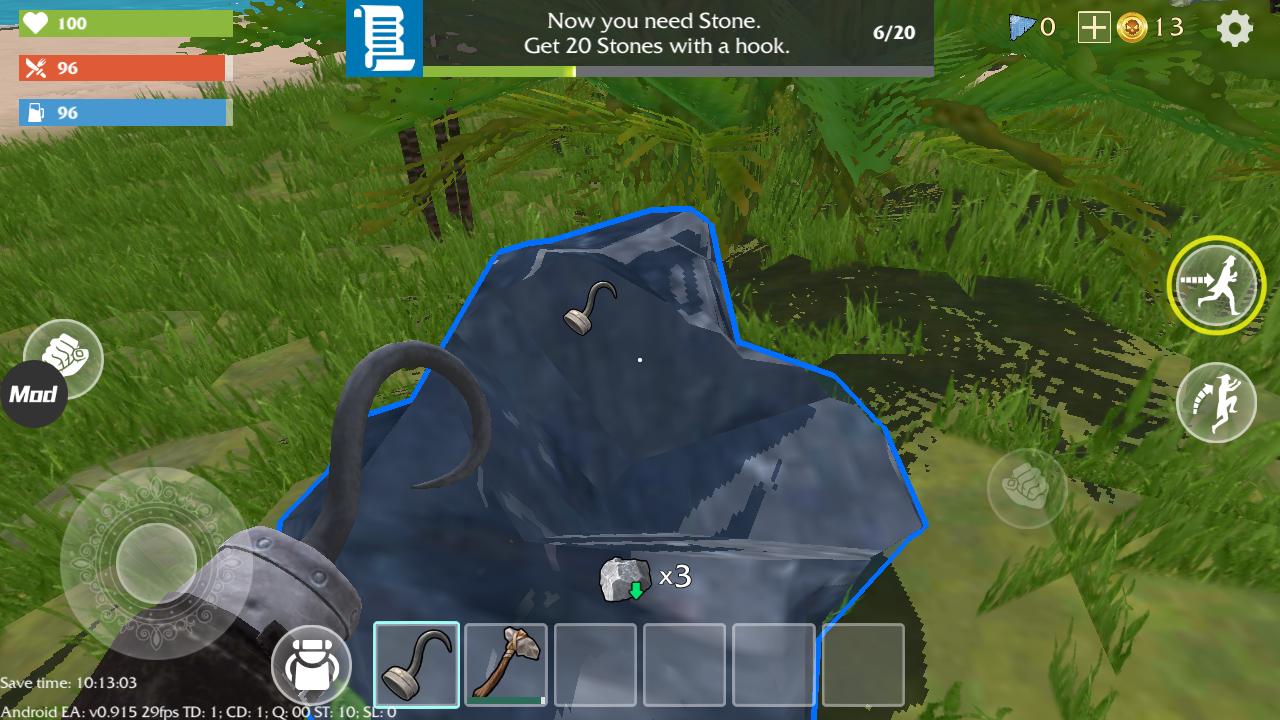1280x720 pixels.
Task: Open the quest scroll objective tracker
Action: tap(384, 39)
